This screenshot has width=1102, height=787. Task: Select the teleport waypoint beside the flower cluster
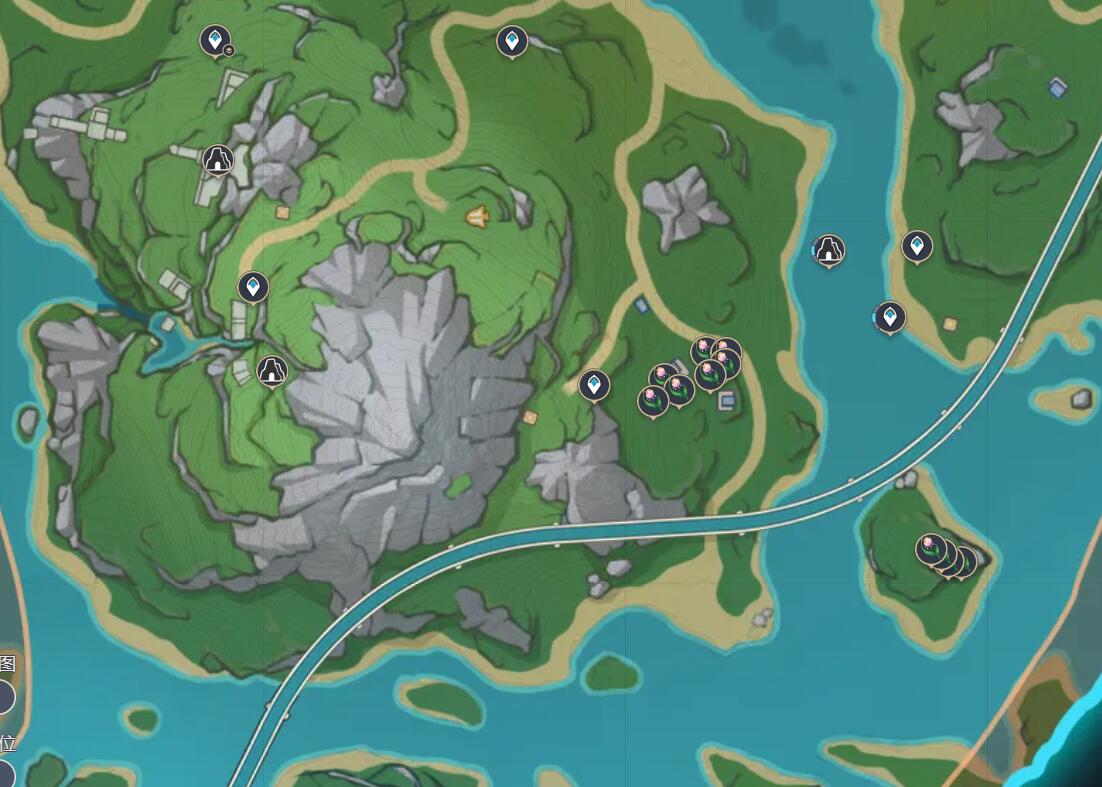(x=595, y=384)
